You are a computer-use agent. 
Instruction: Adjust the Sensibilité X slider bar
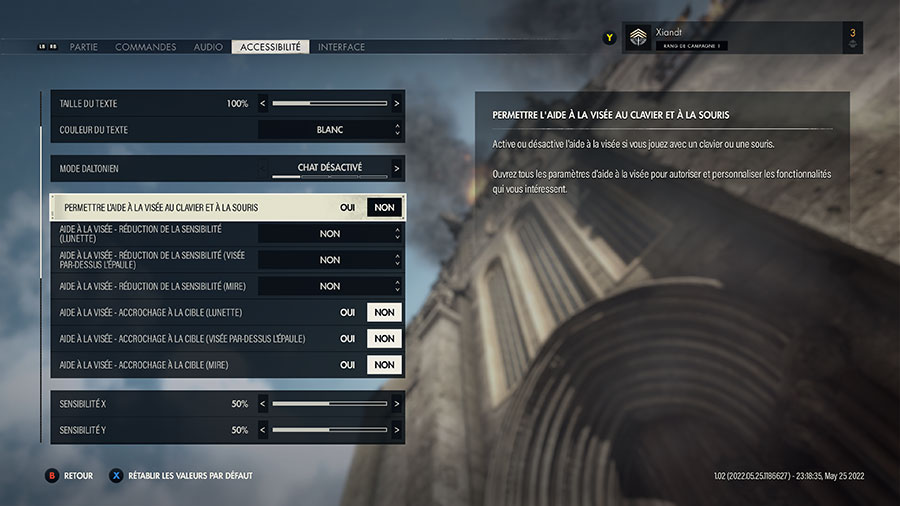click(330, 404)
